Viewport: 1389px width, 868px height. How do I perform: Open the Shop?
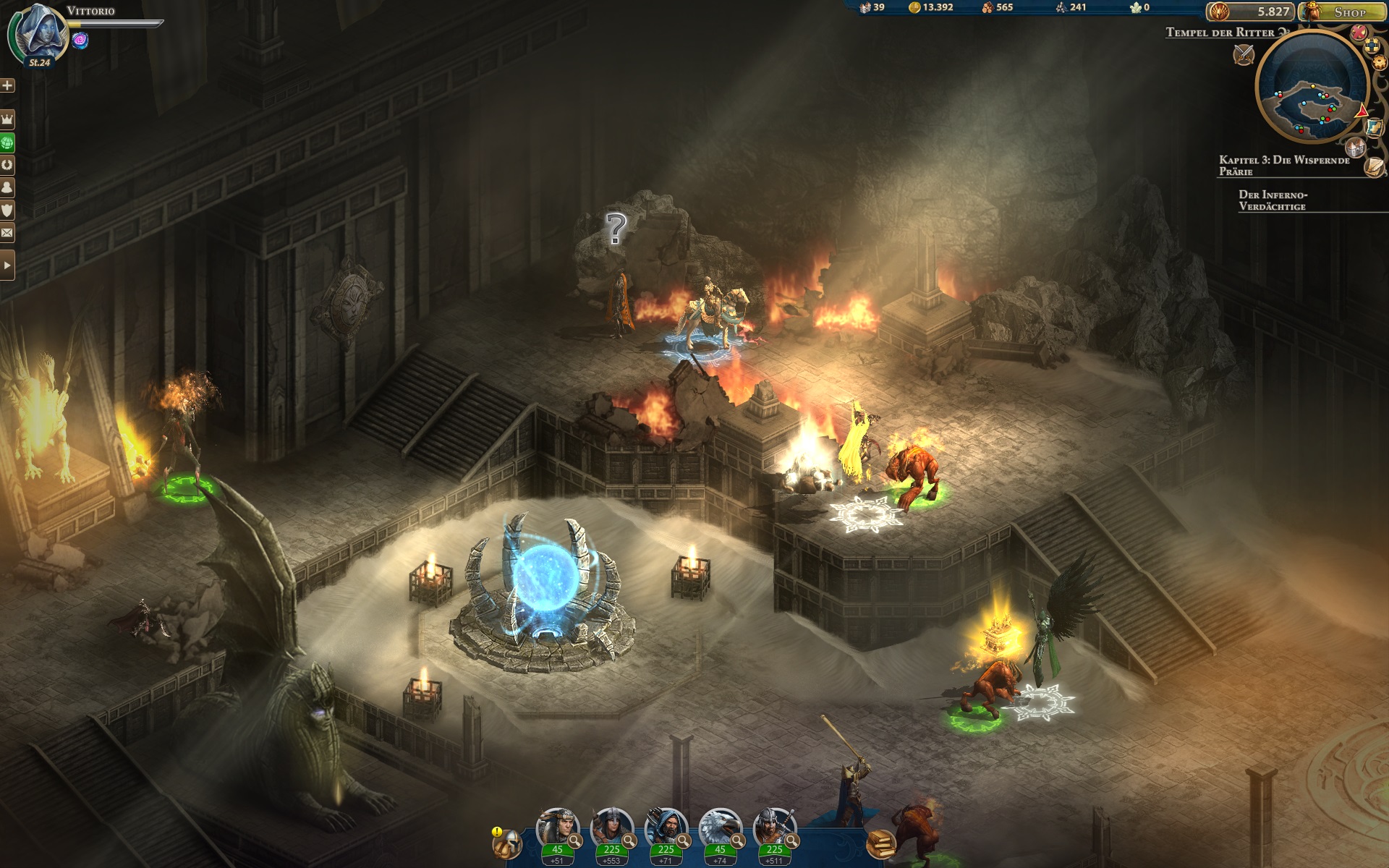tap(1345, 12)
